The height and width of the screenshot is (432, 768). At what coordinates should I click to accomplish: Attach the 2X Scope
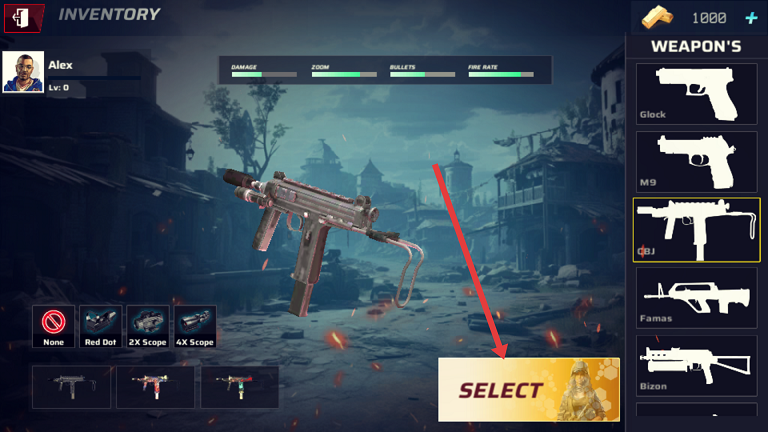[148, 326]
